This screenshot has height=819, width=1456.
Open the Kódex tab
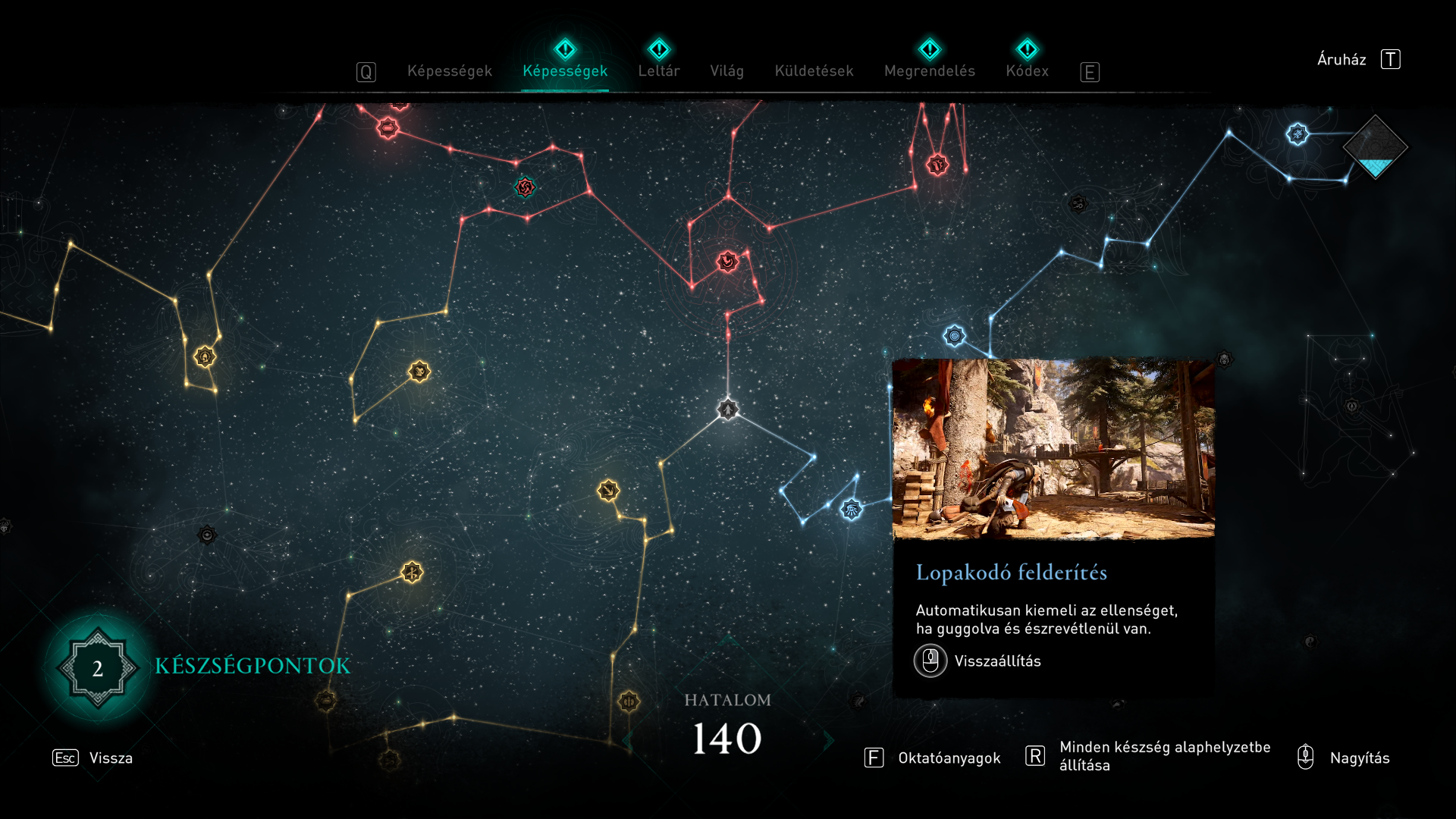1027,71
